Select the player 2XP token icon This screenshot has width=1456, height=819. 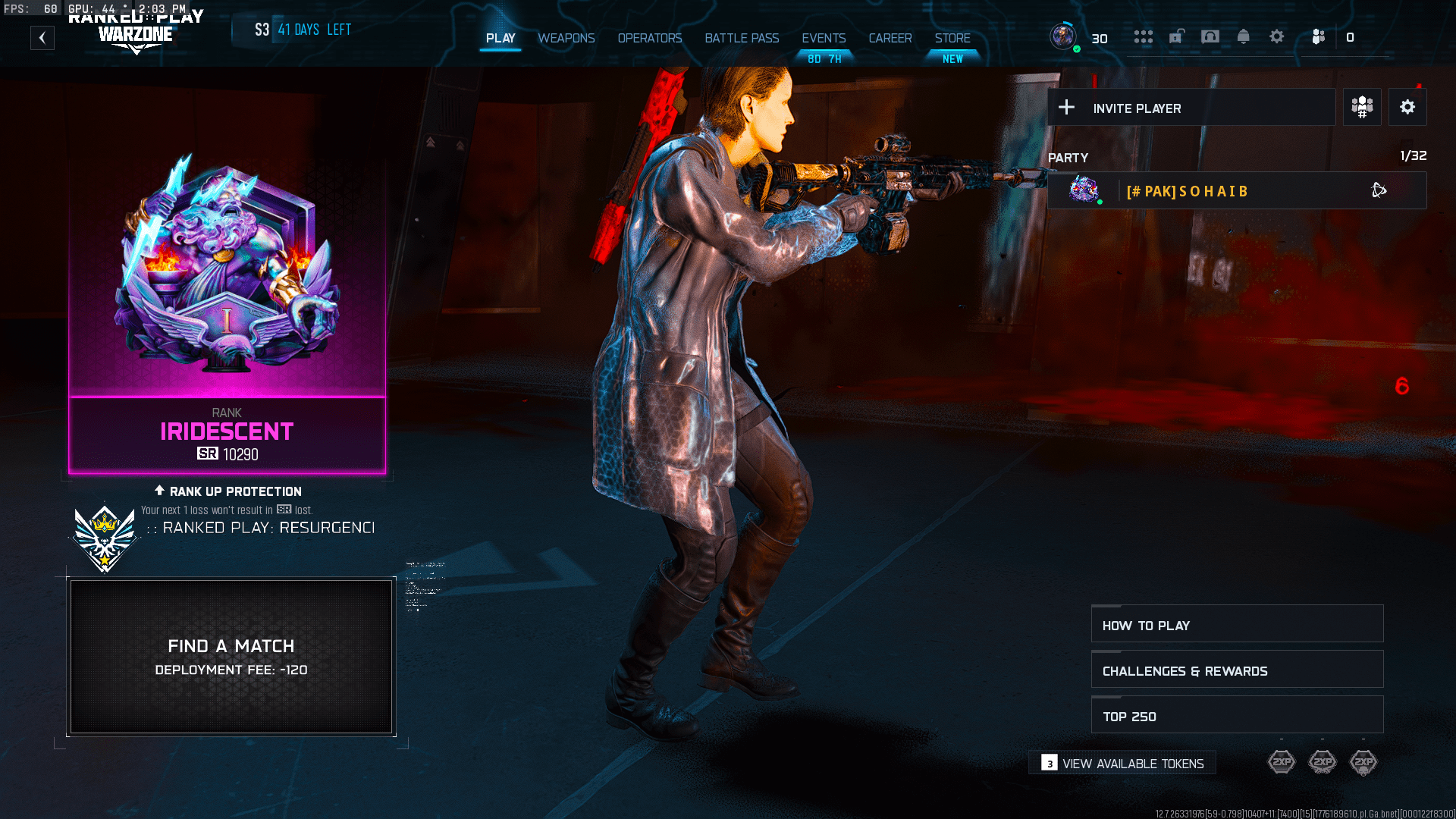click(x=1282, y=761)
